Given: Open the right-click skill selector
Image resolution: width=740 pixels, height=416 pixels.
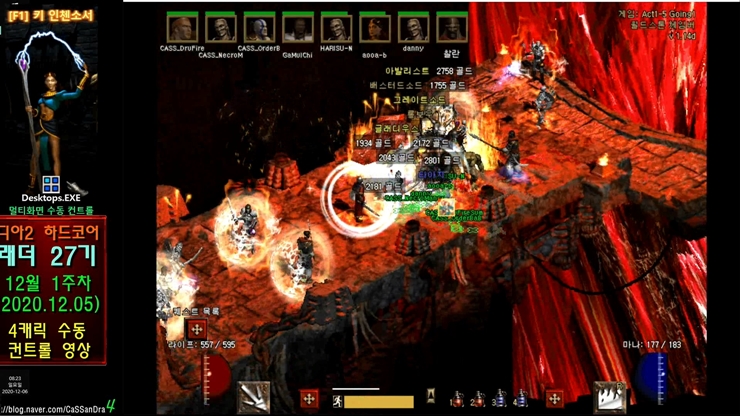Looking at the screenshot, I should tap(610, 397).
